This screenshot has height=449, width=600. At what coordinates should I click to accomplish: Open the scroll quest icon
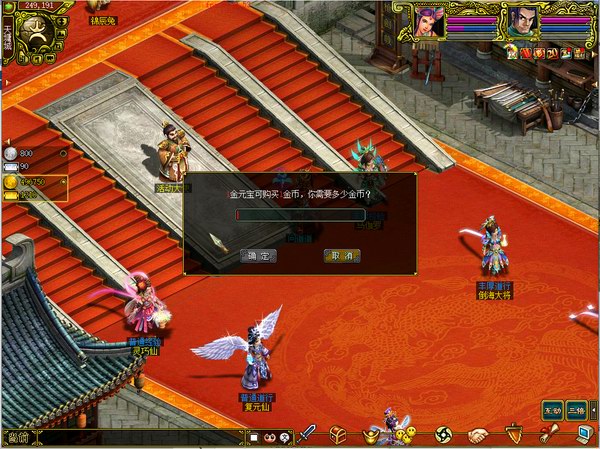pyautogui.click(x=548, y=434)
